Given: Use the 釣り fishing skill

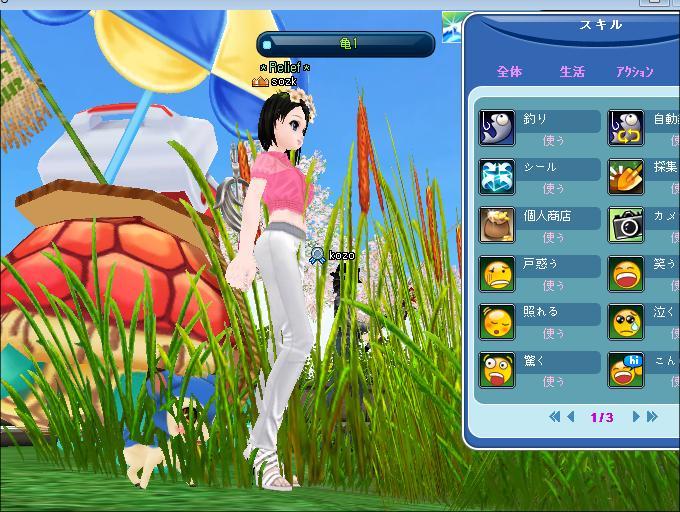Looking at the screenshot, I should coord(554,141).
